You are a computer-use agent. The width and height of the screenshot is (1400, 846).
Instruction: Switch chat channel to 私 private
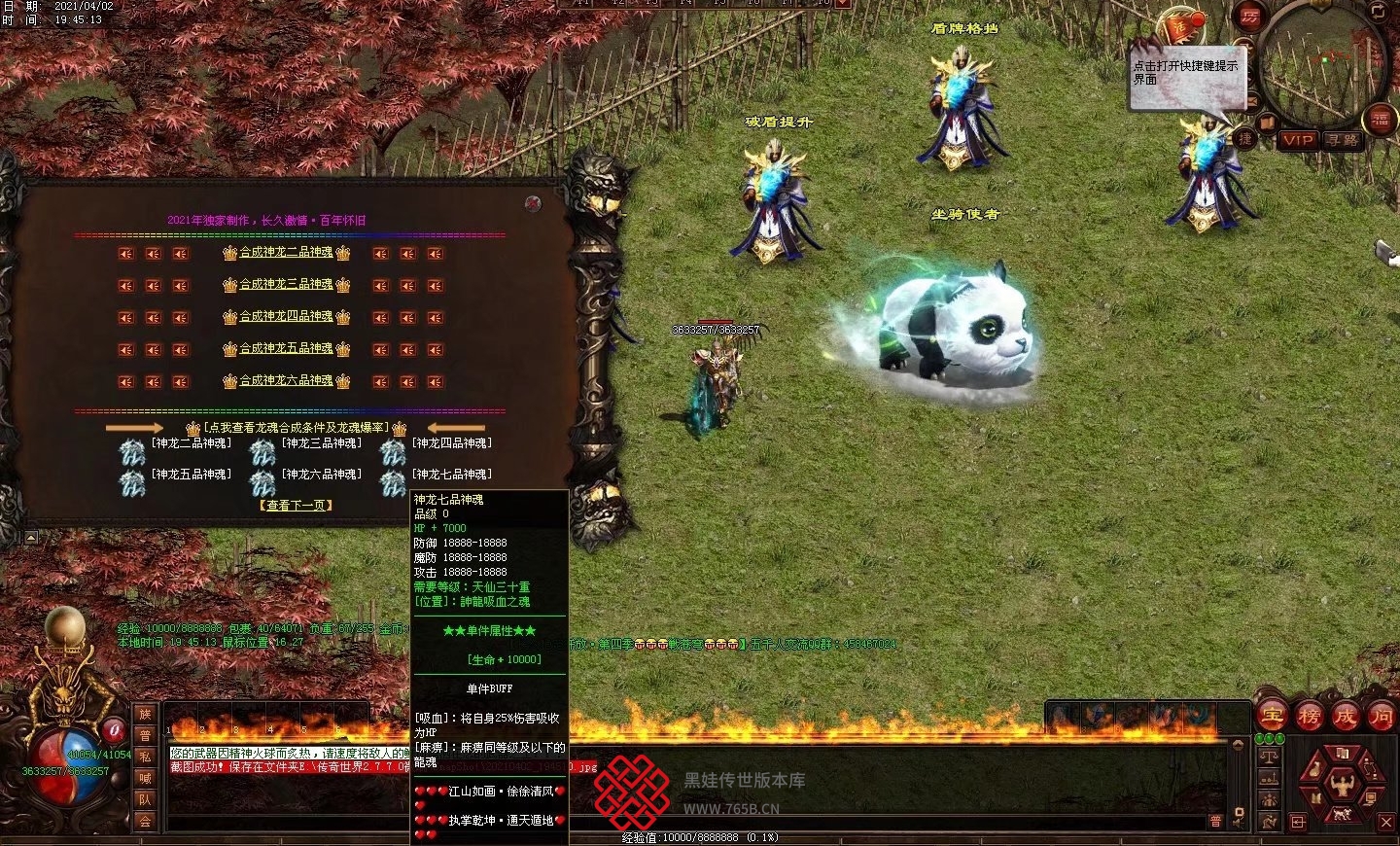(x=145, y=757)
